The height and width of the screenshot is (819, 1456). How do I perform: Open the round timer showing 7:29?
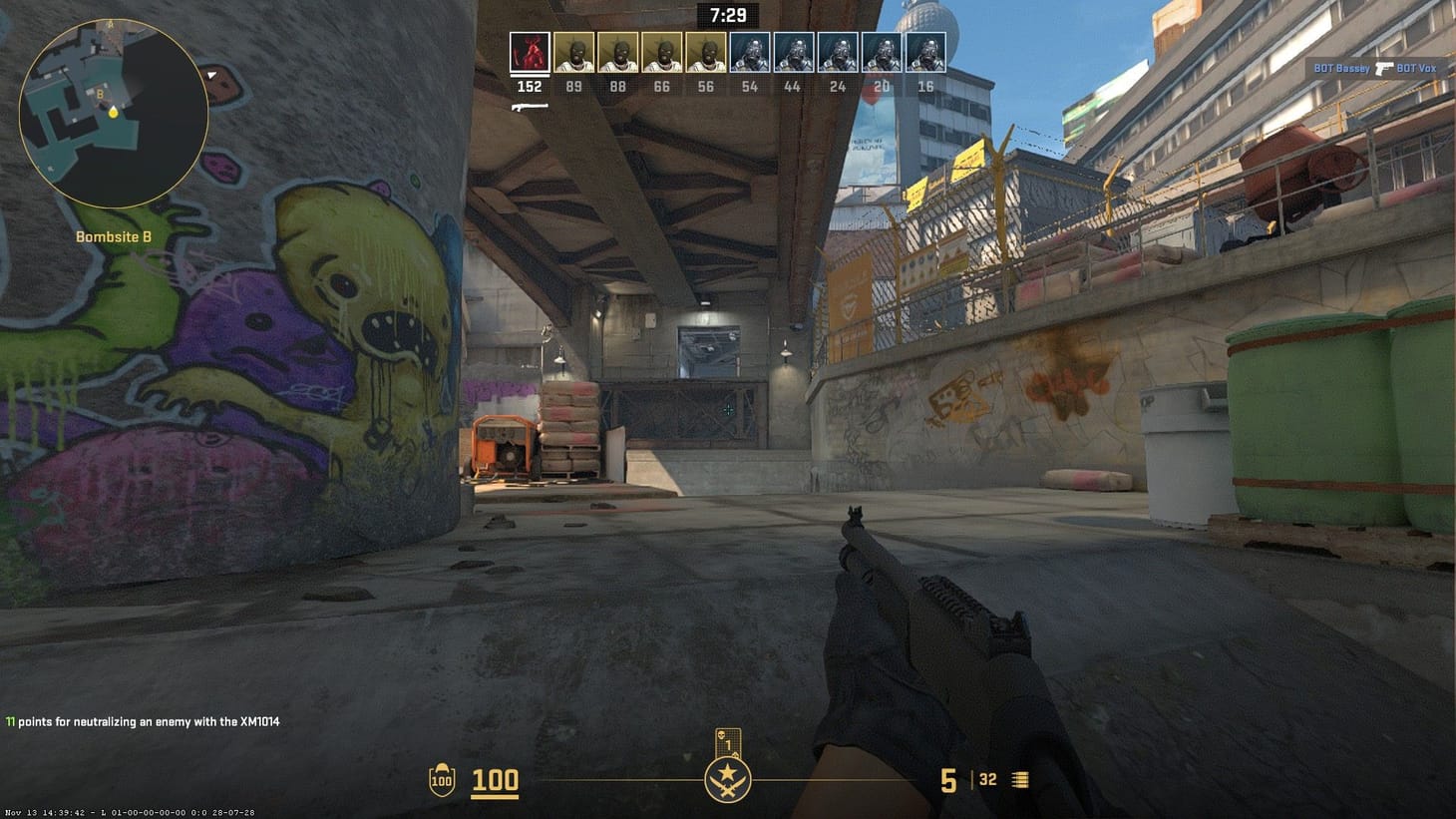[x=727, y=15]
